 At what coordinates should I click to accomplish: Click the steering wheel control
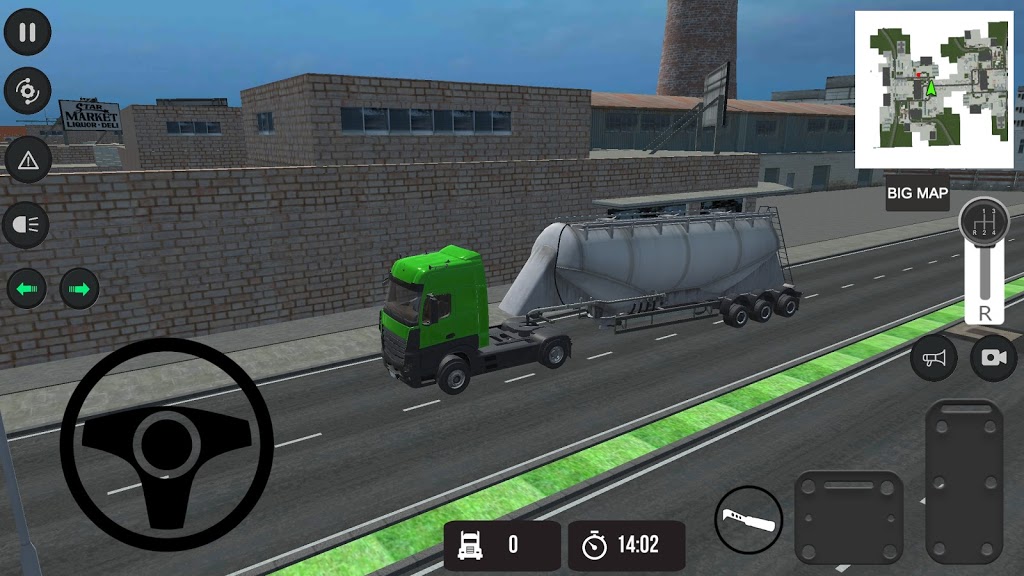(x=166, y=445)
